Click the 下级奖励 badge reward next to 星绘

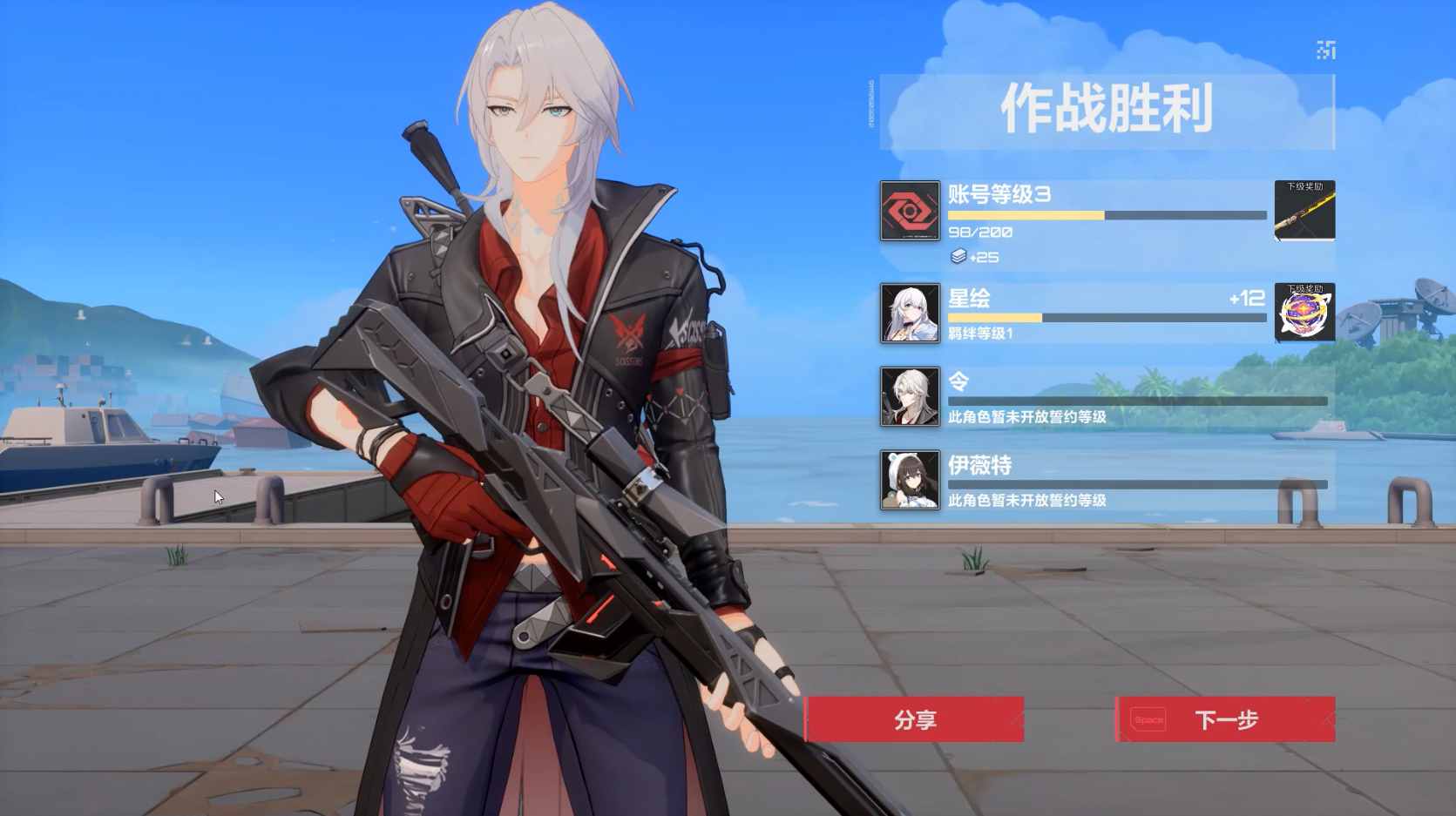(x=1304, y=314)
